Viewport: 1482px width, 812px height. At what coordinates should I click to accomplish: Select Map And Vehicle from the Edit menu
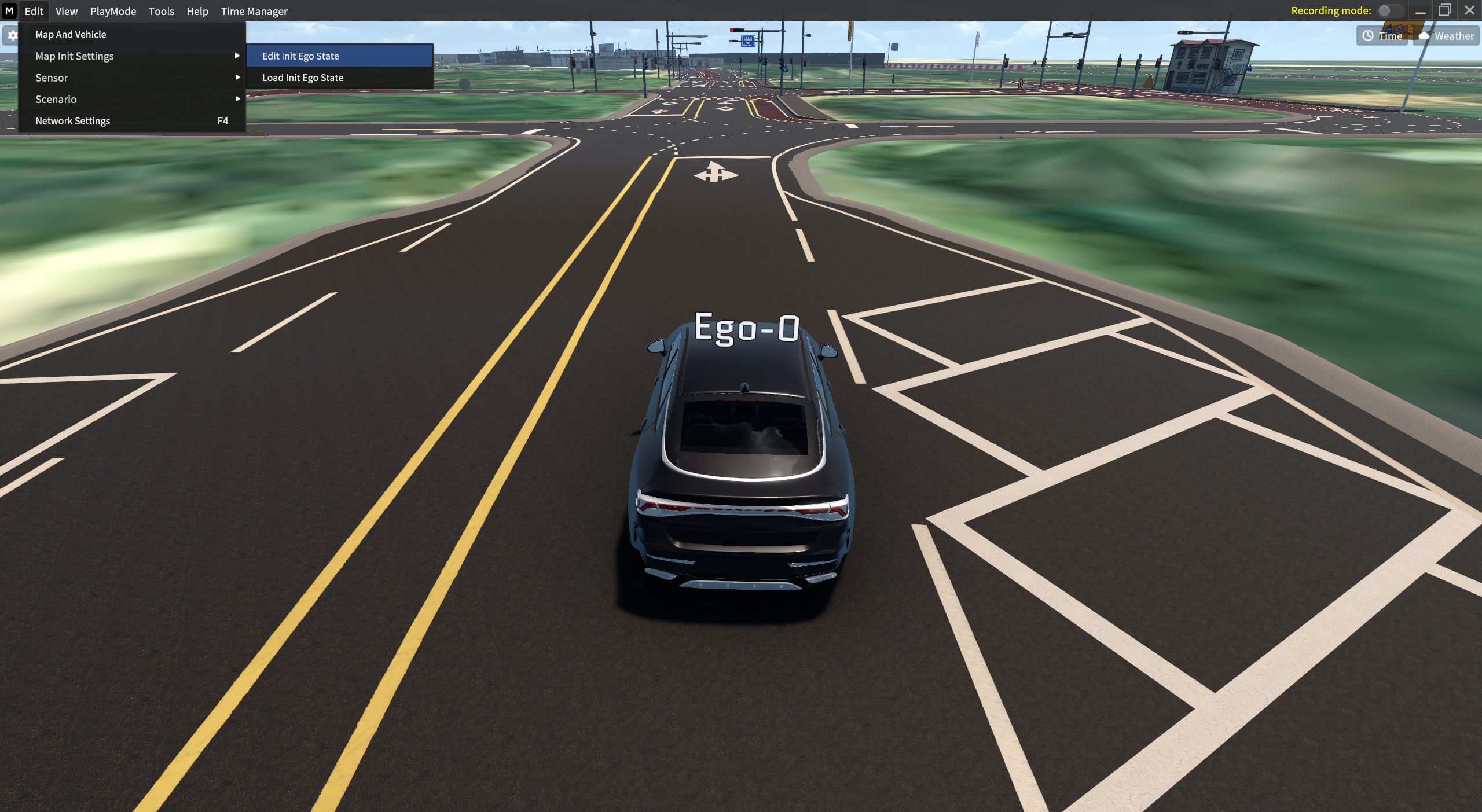pos(70,34)
